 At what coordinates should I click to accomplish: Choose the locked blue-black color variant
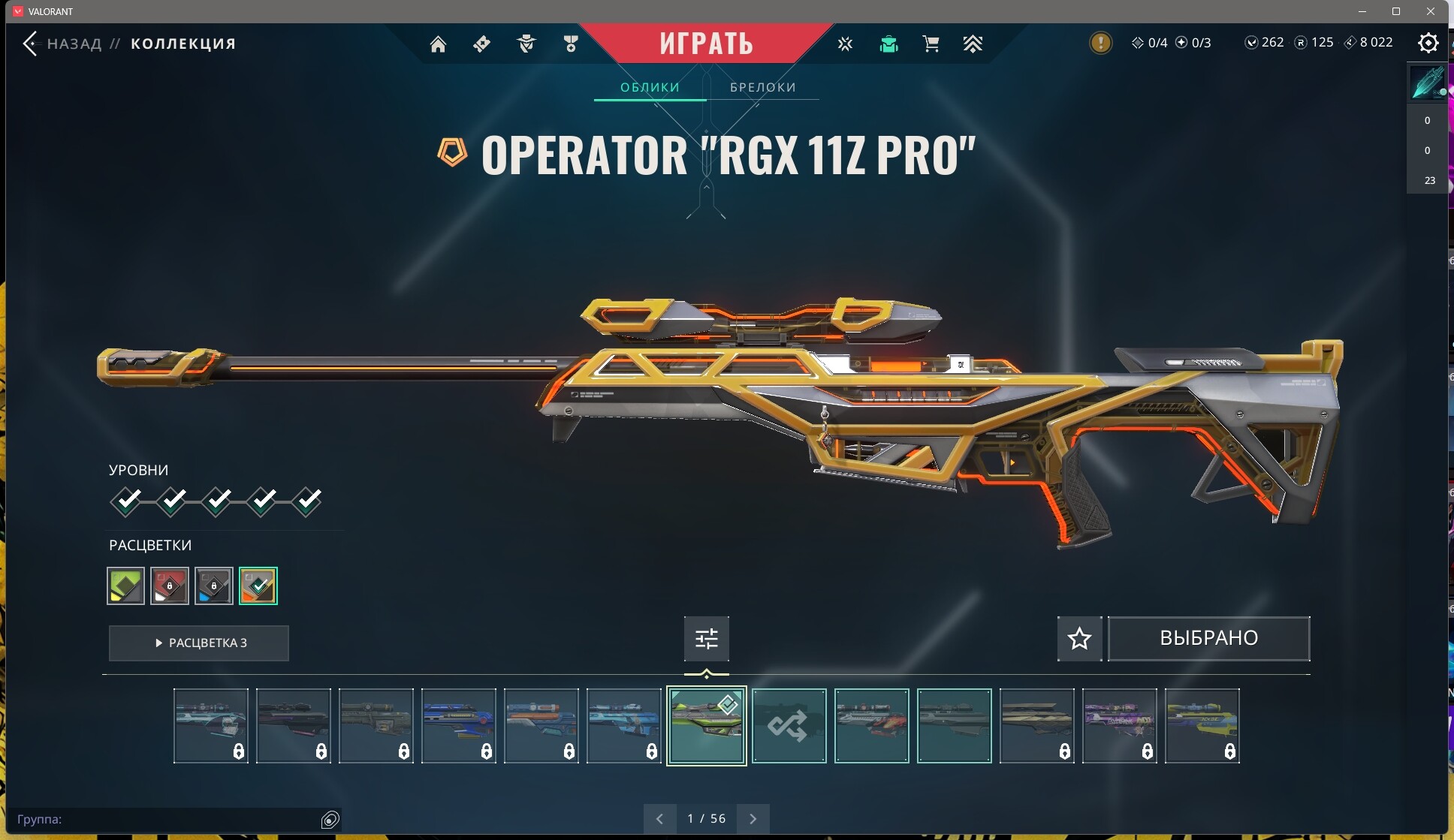tap(214, 586)
